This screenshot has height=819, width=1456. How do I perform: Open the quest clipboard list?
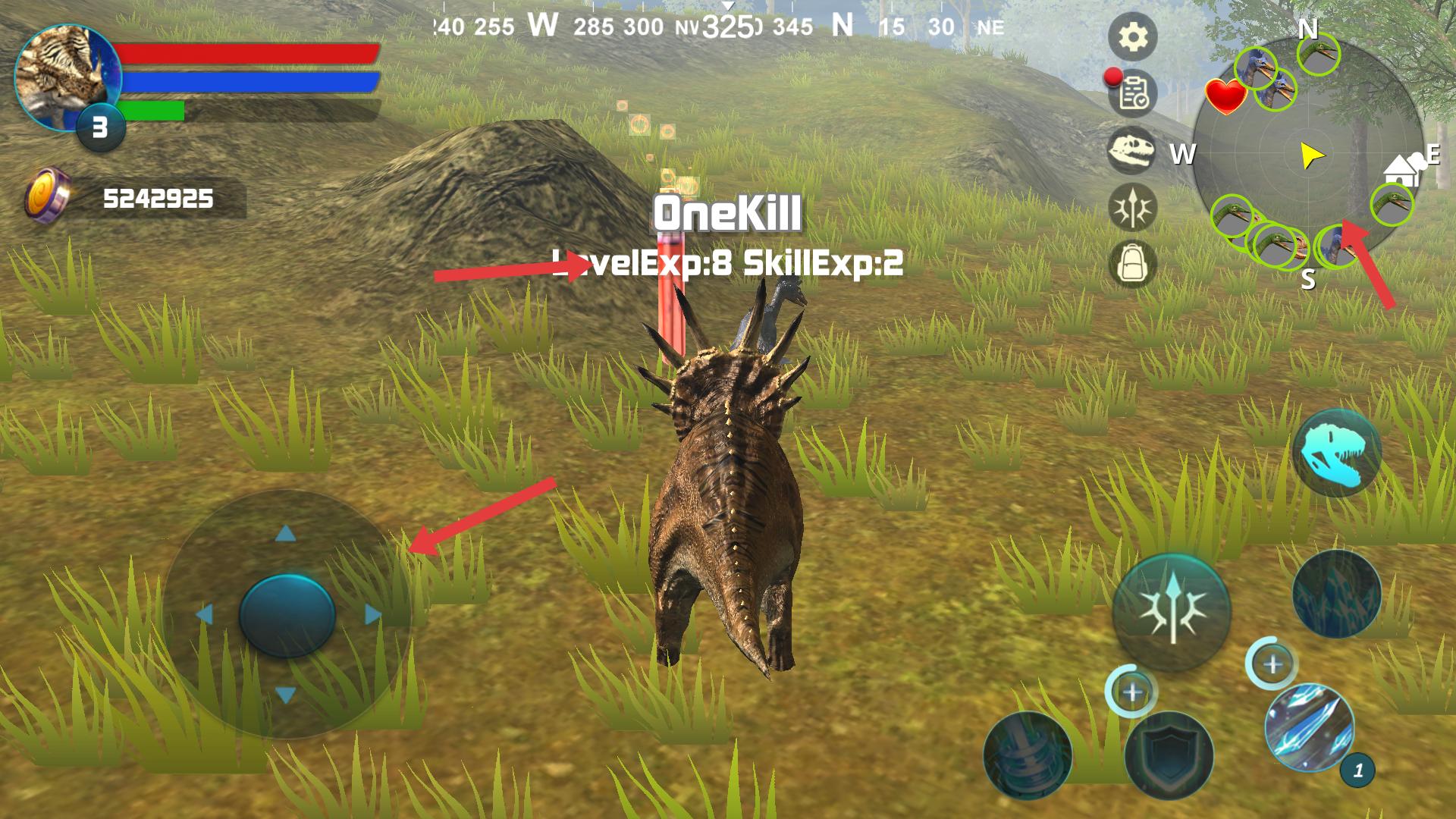[1133, 93]
